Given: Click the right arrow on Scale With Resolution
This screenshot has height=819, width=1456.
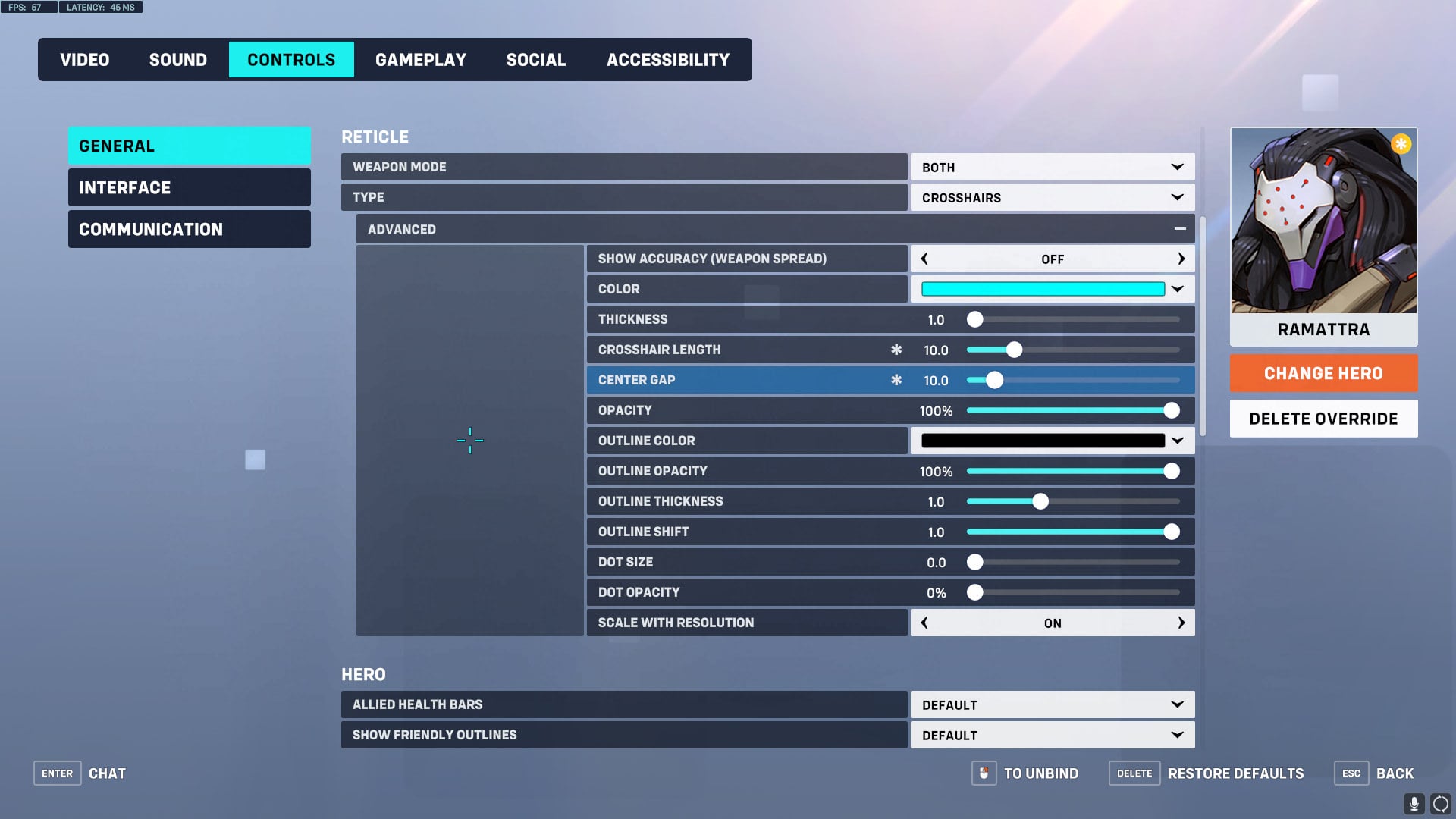Looking at the screenshot, I should tap(1181, 622).
